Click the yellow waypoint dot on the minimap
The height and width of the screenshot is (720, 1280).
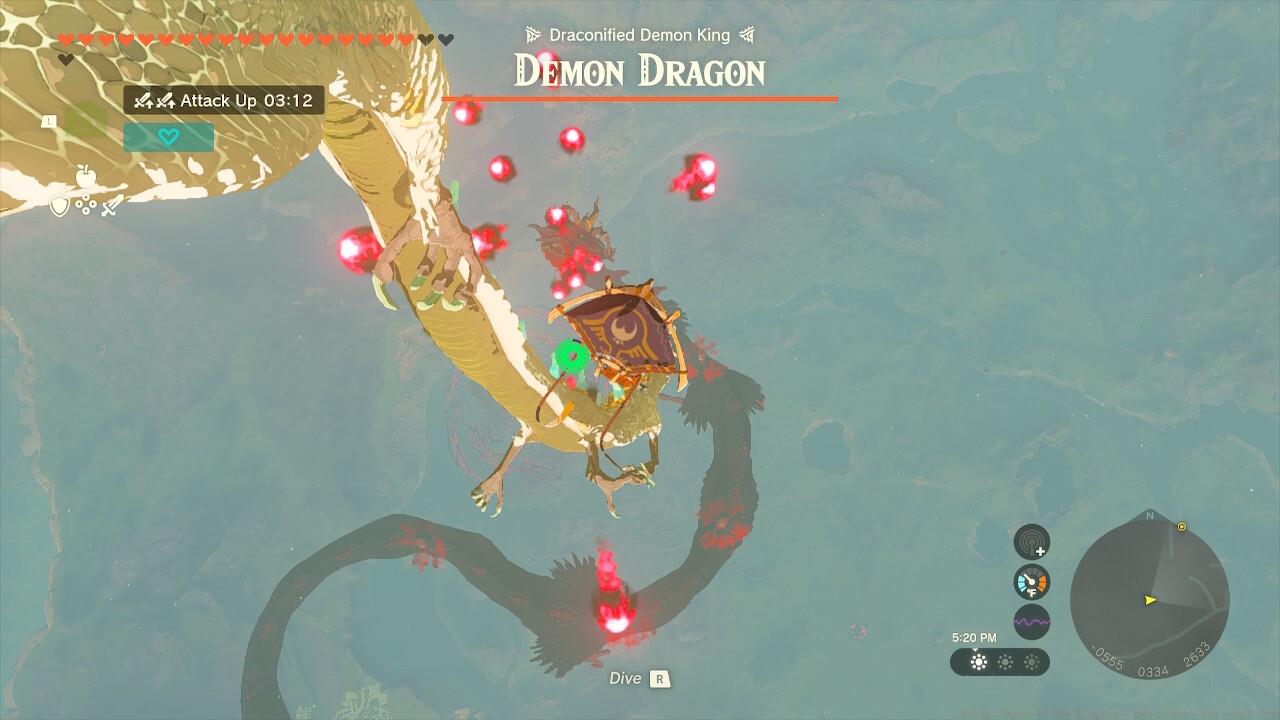1179,524
